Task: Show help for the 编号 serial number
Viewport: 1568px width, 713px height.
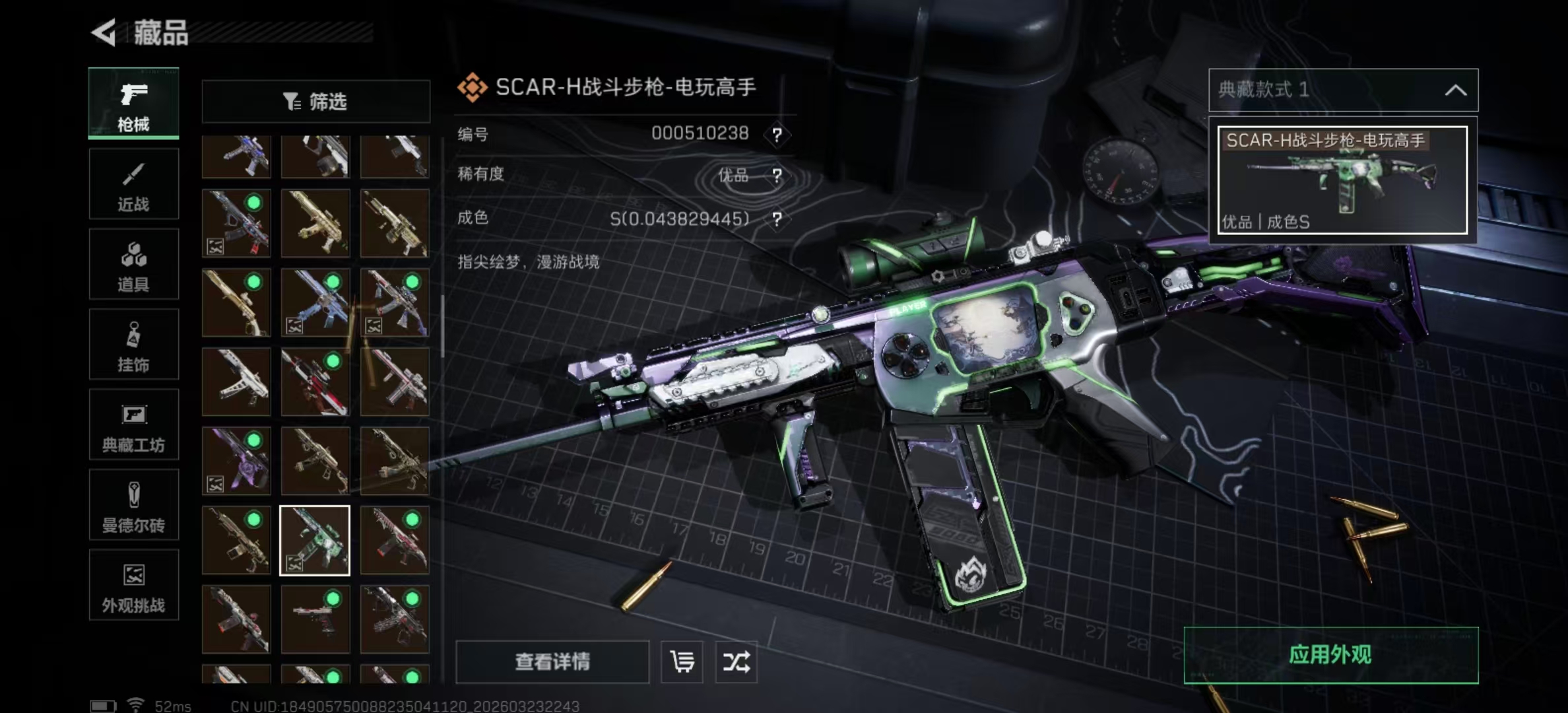Action: (777, 135)
